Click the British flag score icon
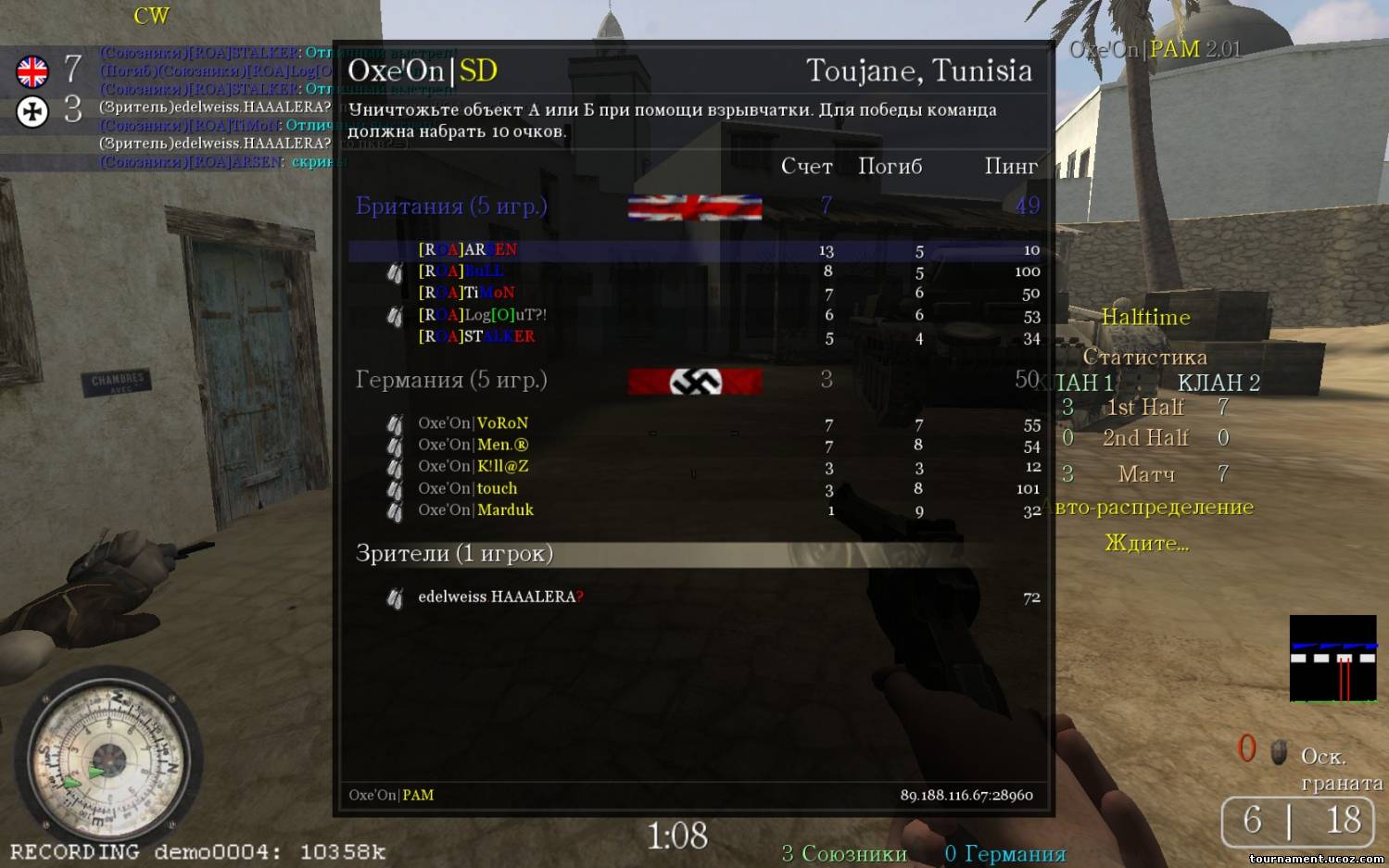 point(32,71)
